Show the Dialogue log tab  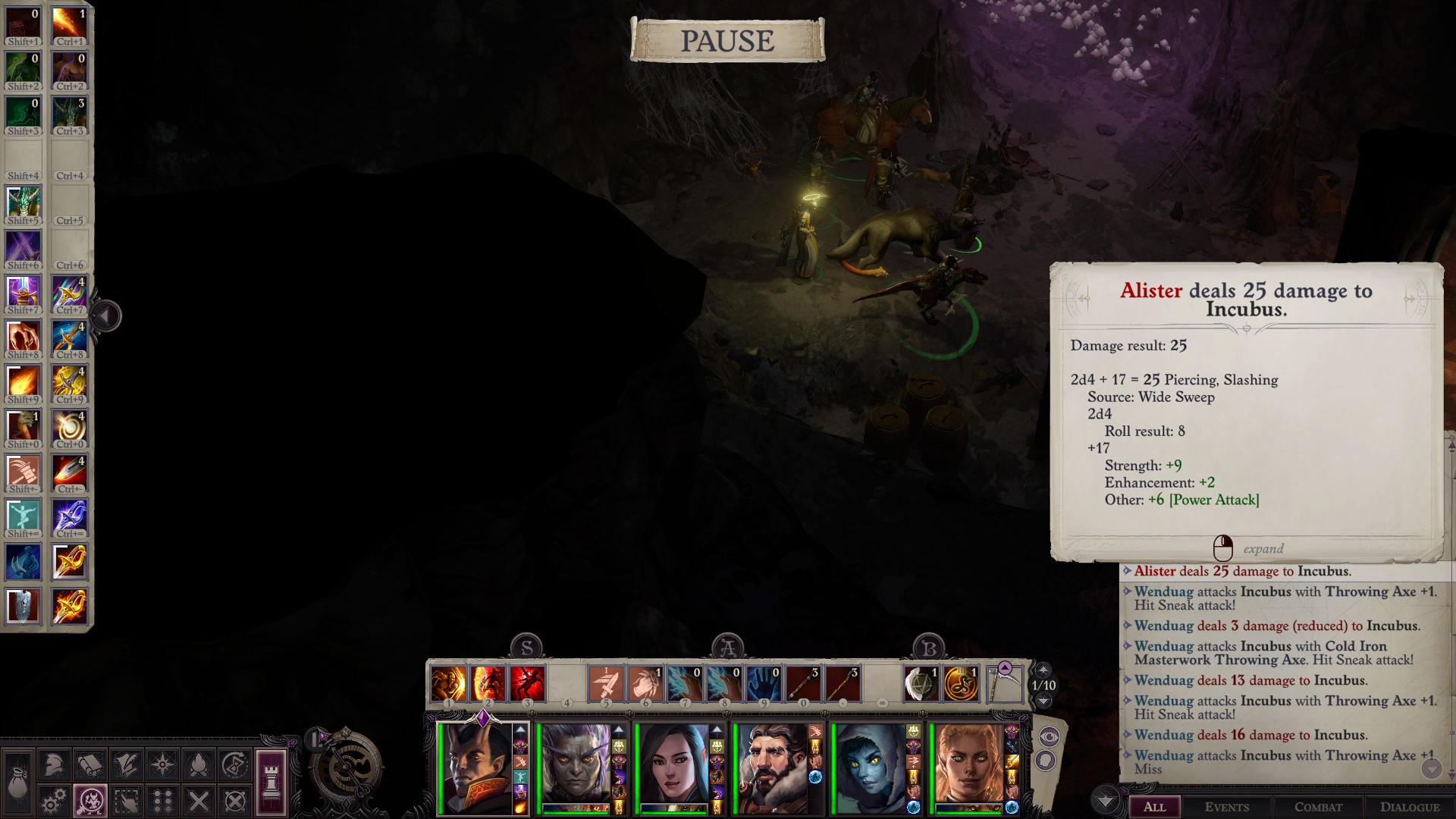pos(1409,807)
